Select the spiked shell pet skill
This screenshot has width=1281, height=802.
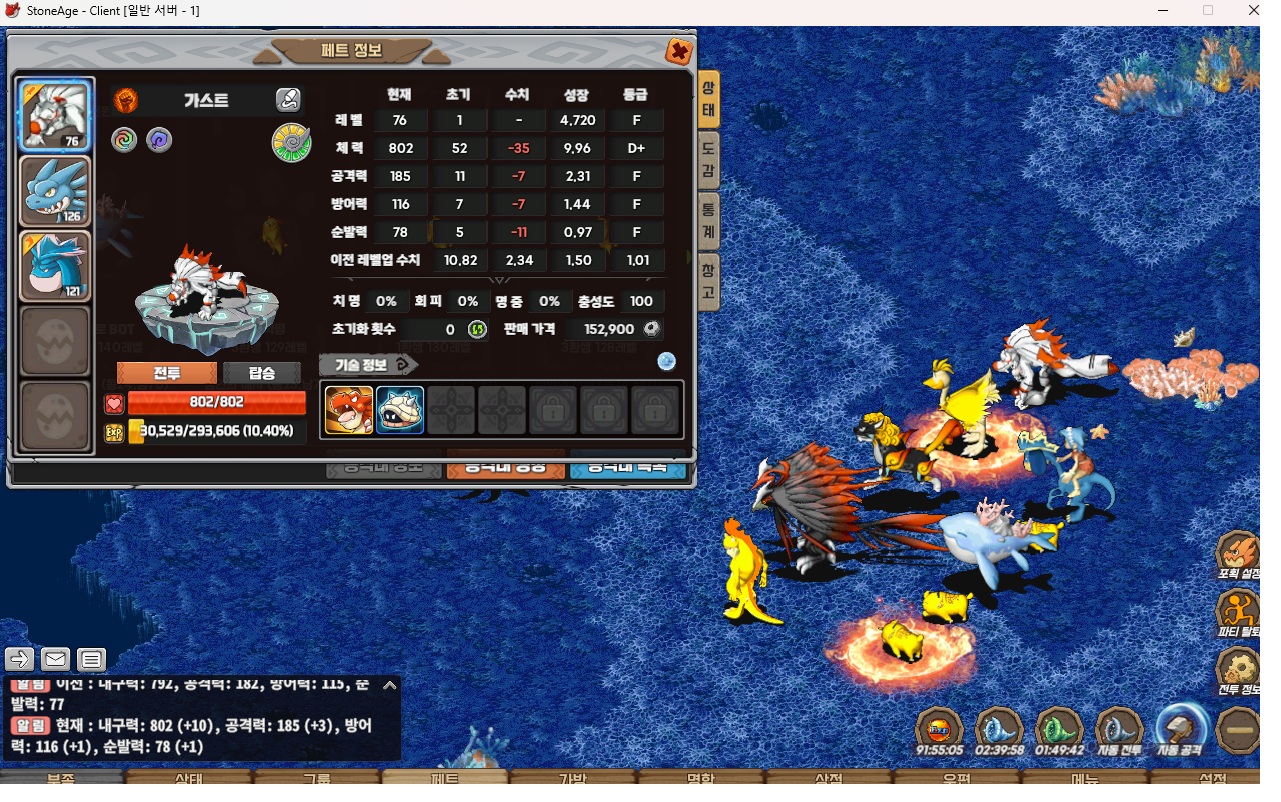[400, 410]
